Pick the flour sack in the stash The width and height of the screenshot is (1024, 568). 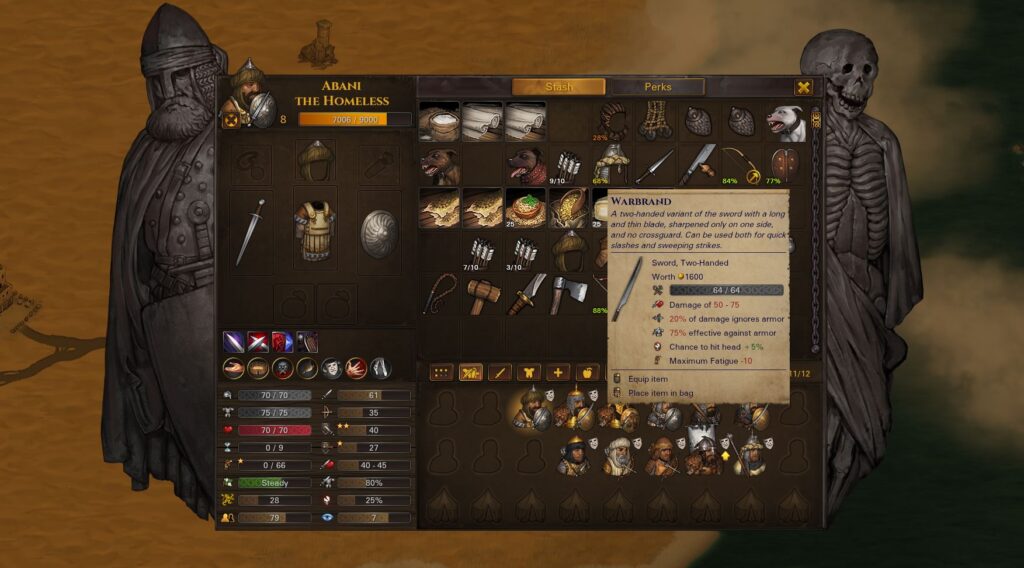tap(439, 122)
